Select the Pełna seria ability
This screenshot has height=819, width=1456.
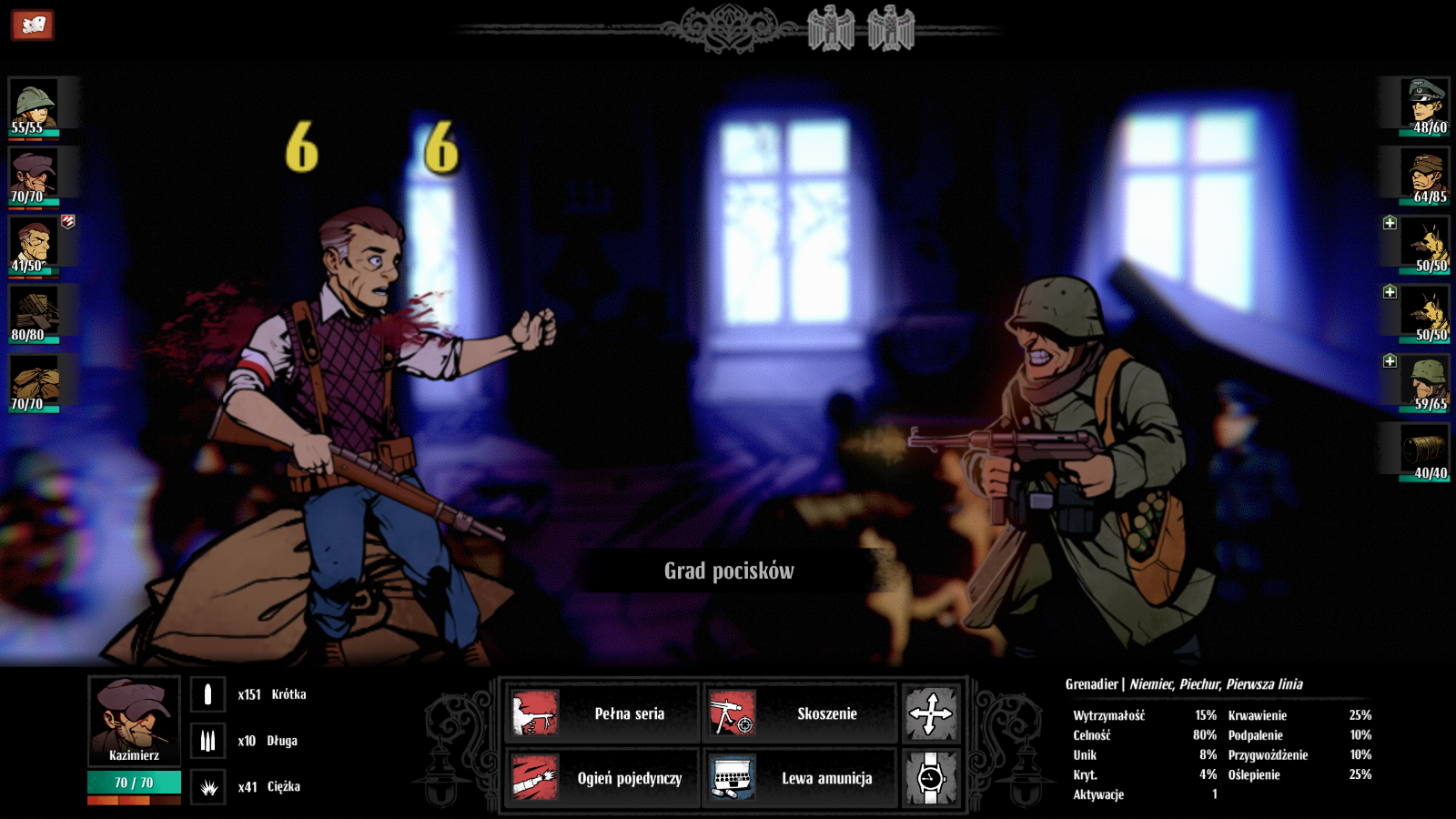pyautogui.click(x=602, y=713)
